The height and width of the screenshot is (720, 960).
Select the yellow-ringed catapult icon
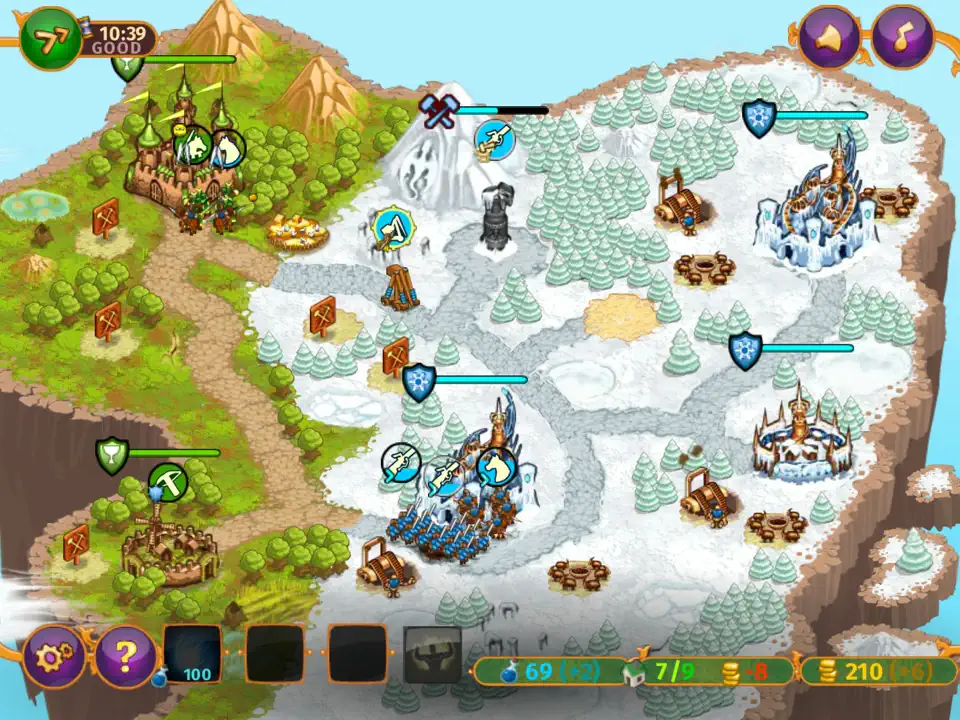click(x=394, y=229)
